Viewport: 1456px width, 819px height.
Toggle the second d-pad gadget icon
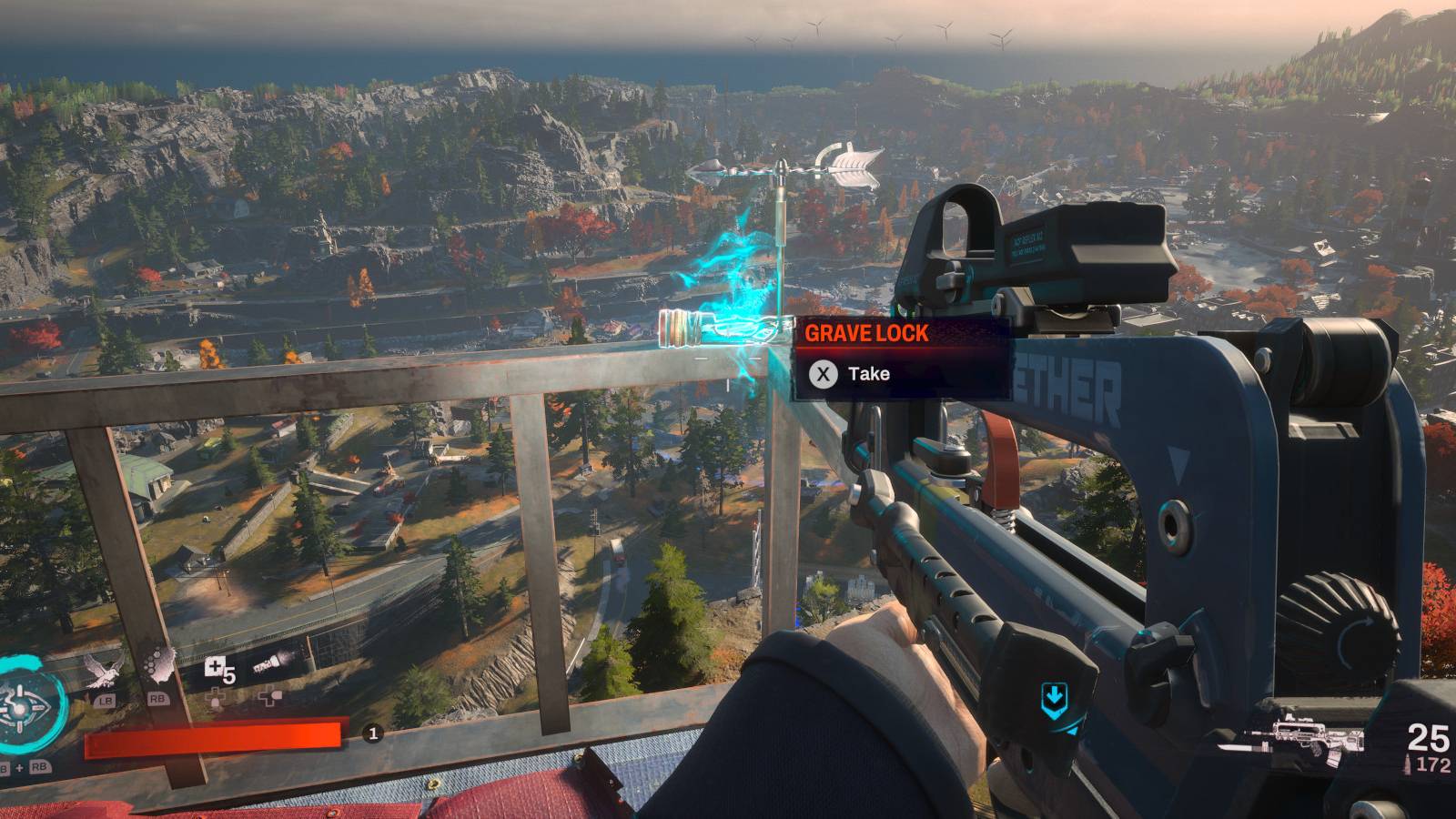(268, 697)
